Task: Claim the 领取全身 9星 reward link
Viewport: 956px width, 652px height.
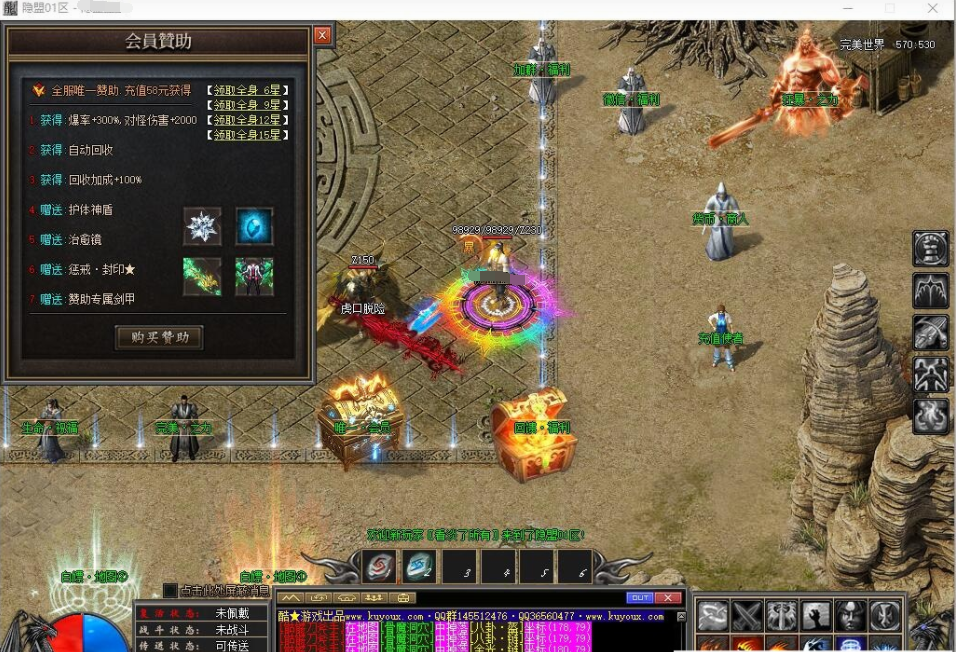Action: point(249,105)
